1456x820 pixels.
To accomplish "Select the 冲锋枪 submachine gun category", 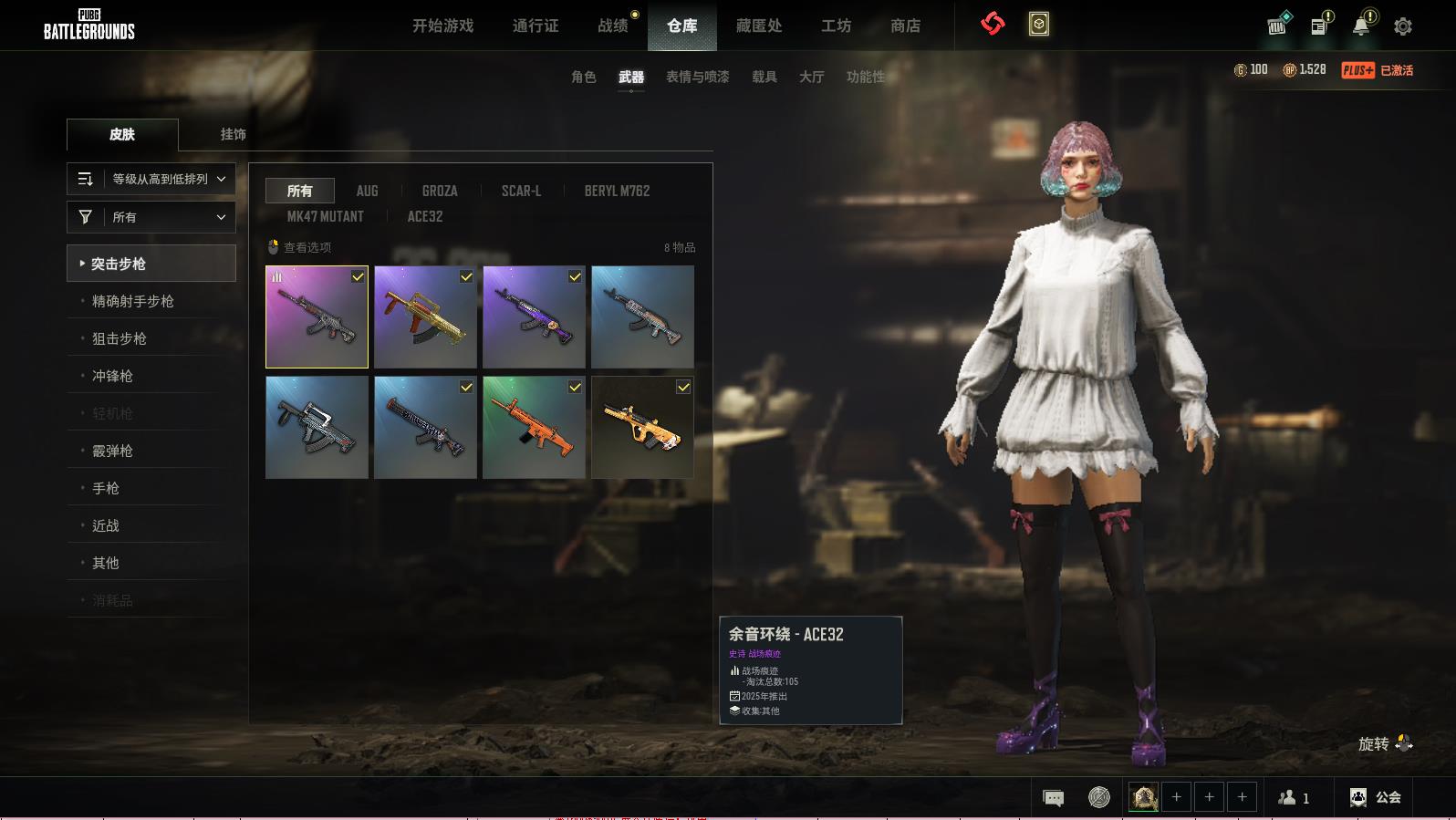I will click(x=112, y=376).
